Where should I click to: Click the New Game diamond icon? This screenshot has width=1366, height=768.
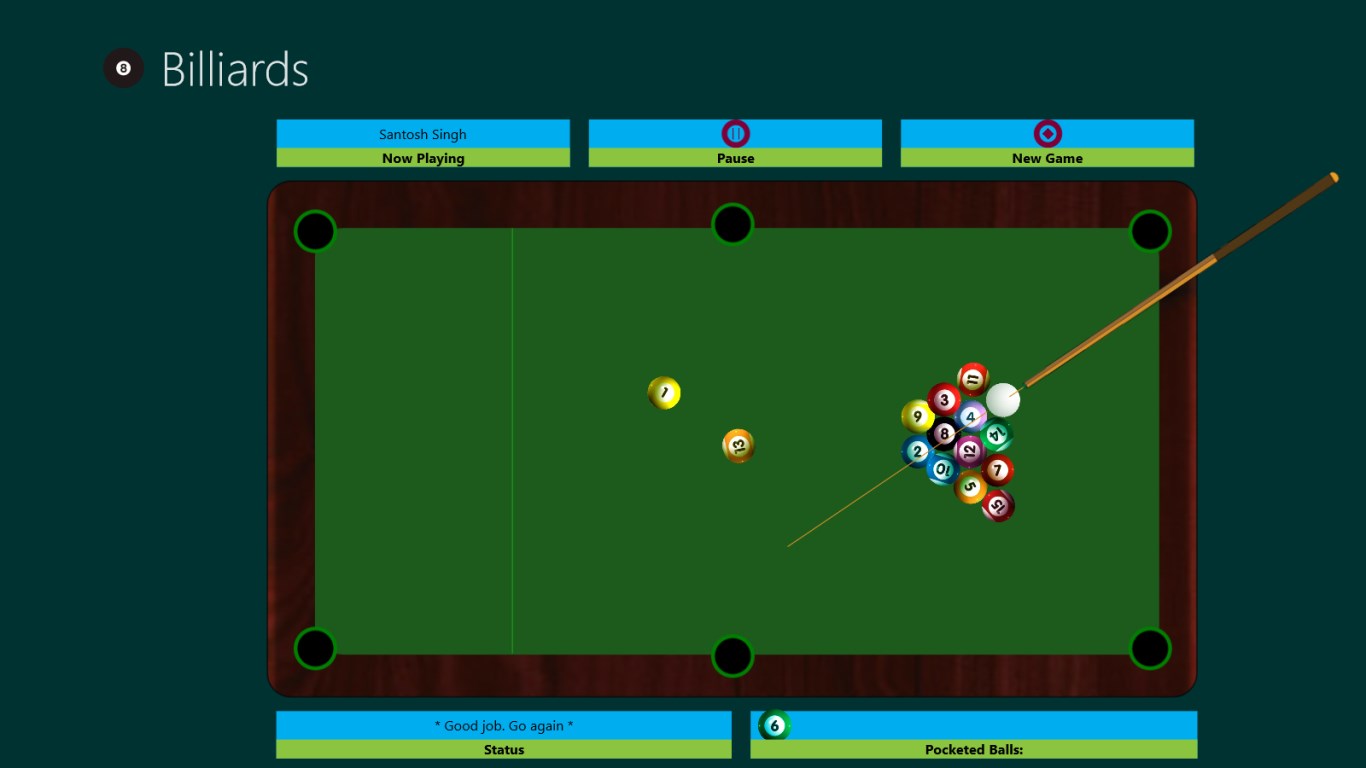pyautogui.click(x=1047, y=132)
